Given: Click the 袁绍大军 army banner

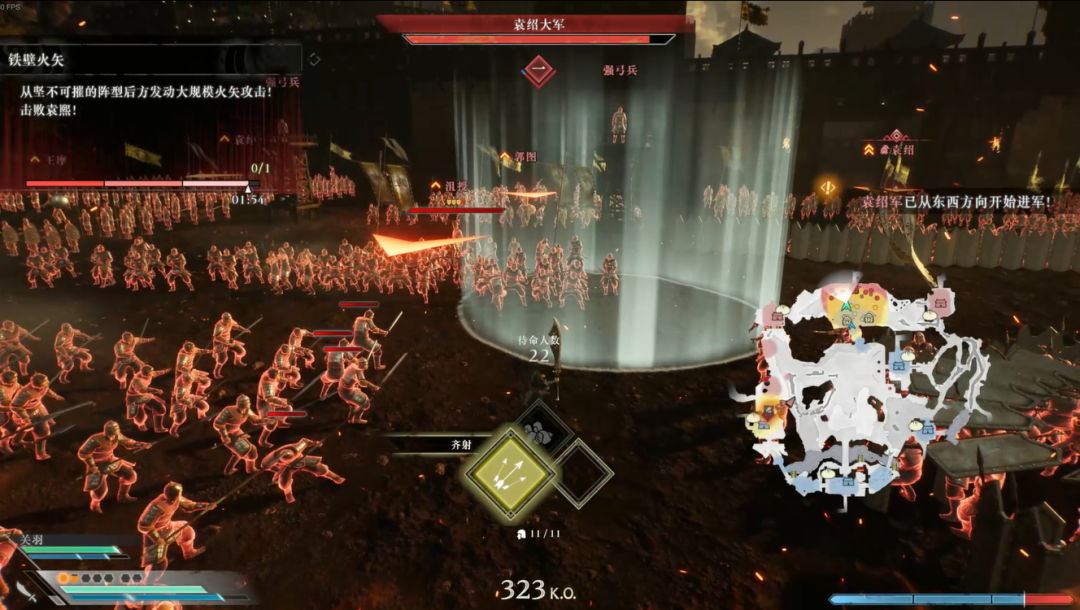Looking at the screenshot, I should (536, 25).
